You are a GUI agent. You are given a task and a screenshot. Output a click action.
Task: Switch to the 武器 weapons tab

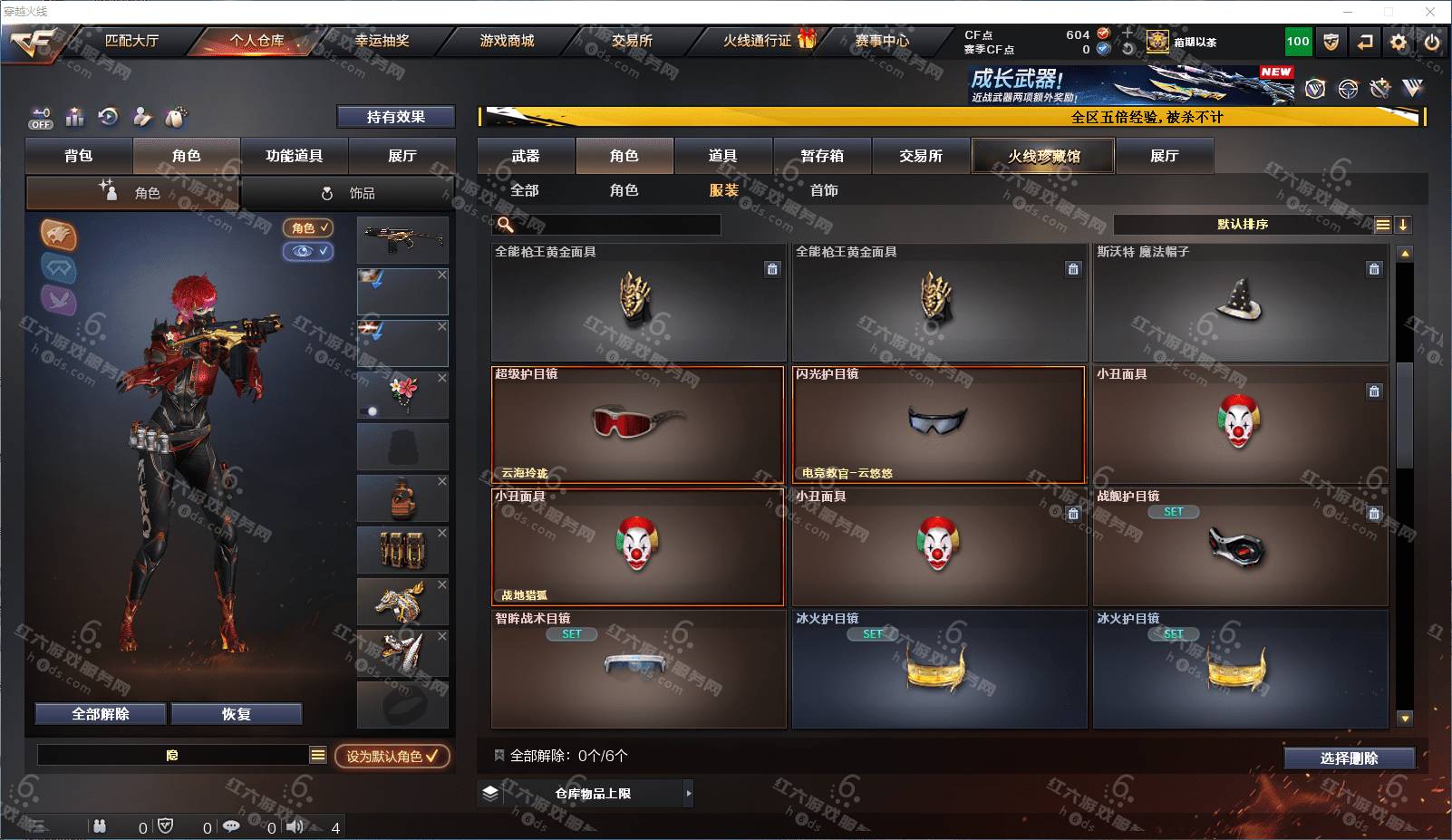526,156
